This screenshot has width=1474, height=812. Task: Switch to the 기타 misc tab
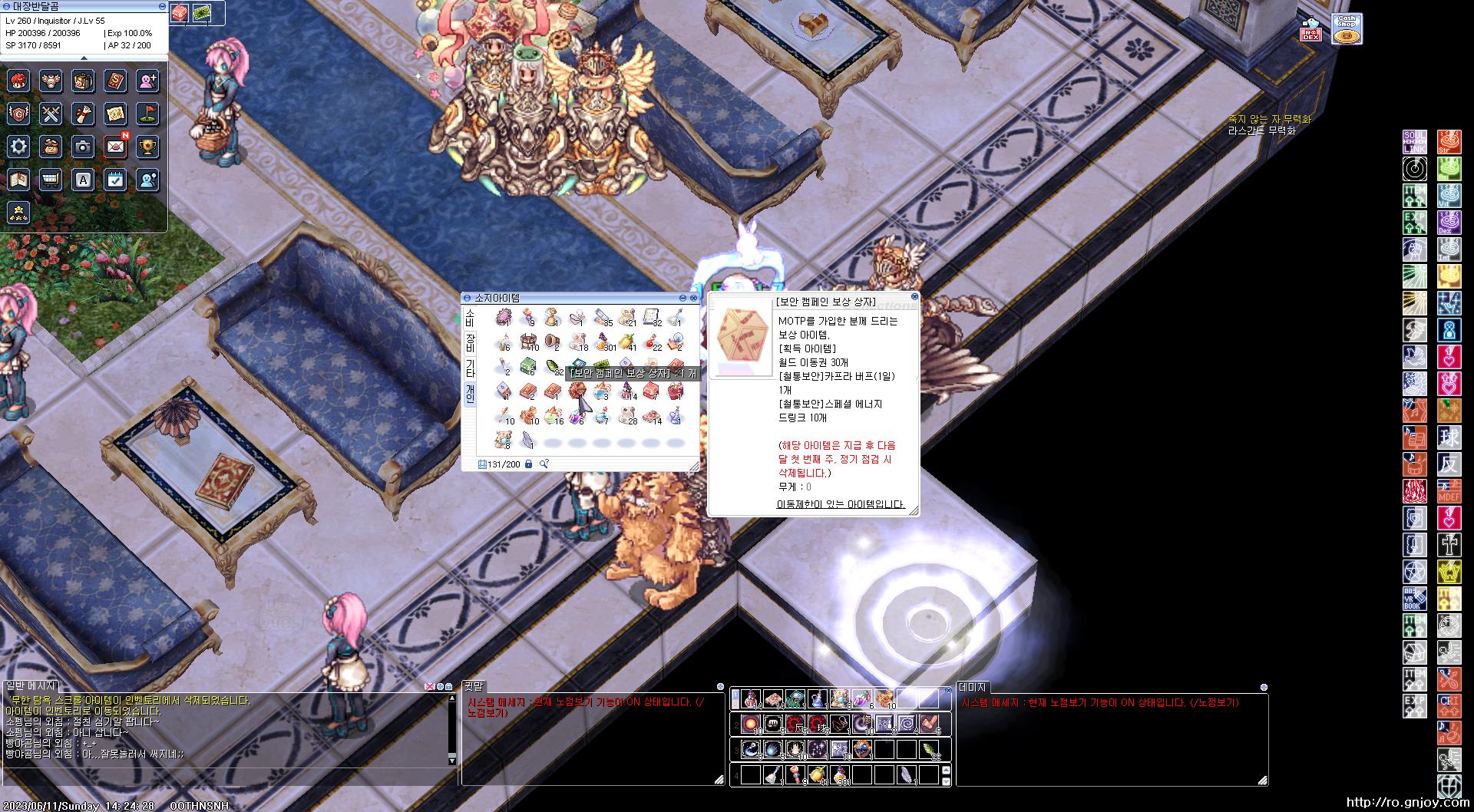pos(470,368)
